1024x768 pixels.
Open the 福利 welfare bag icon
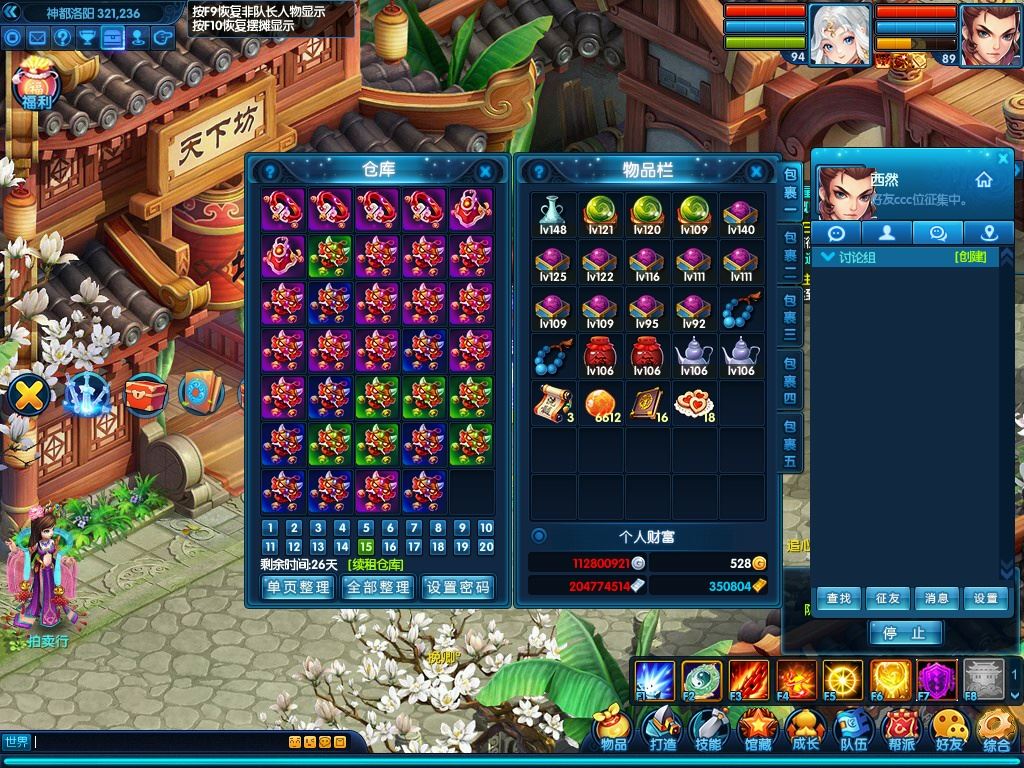pyautogui.click(x=36, y=87)
